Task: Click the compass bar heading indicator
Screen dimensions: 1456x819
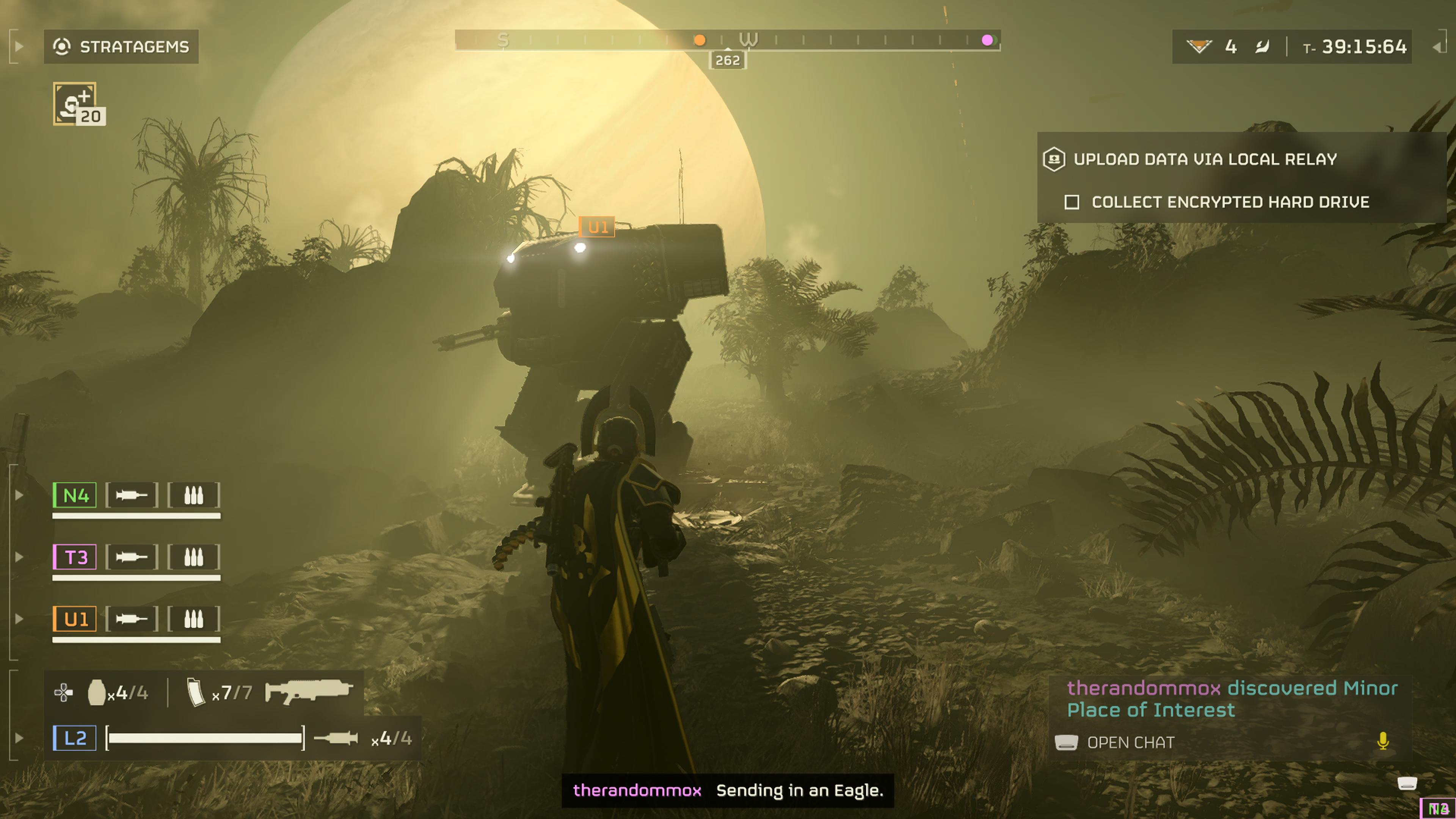Action: [x=728, y=60]
